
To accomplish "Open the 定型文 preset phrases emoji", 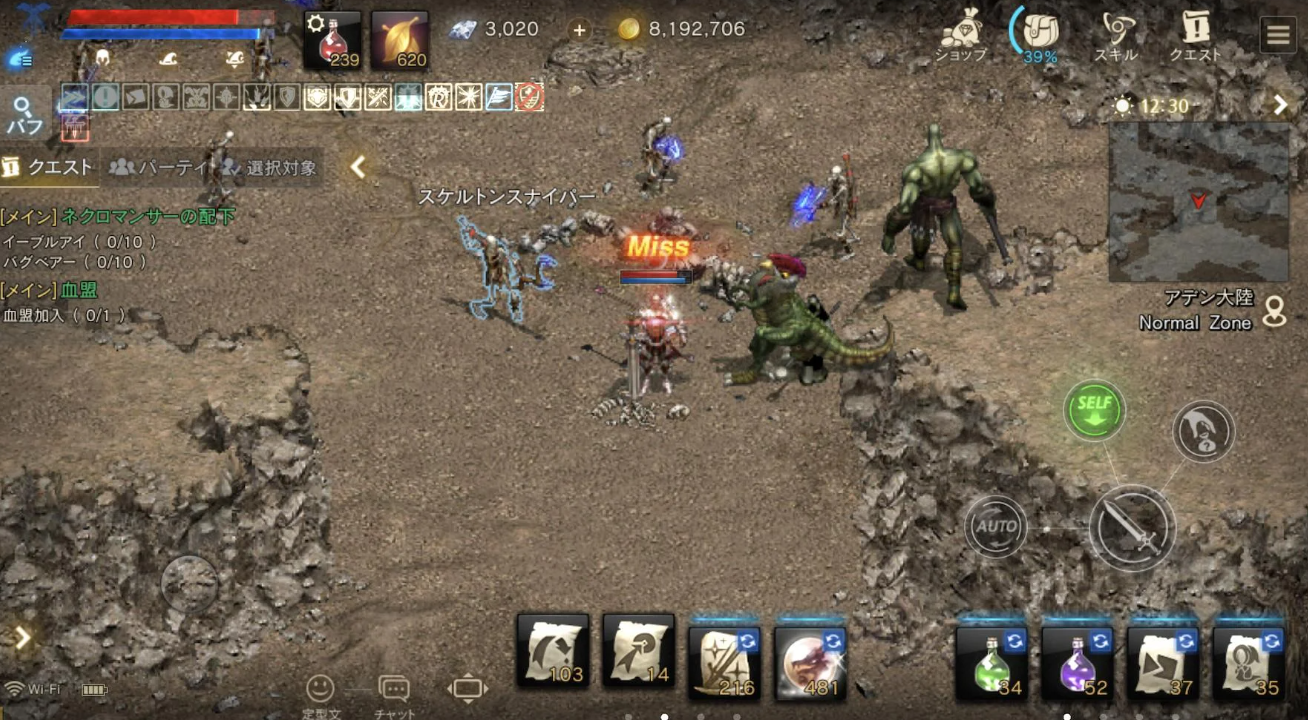I will coord(320,691).
